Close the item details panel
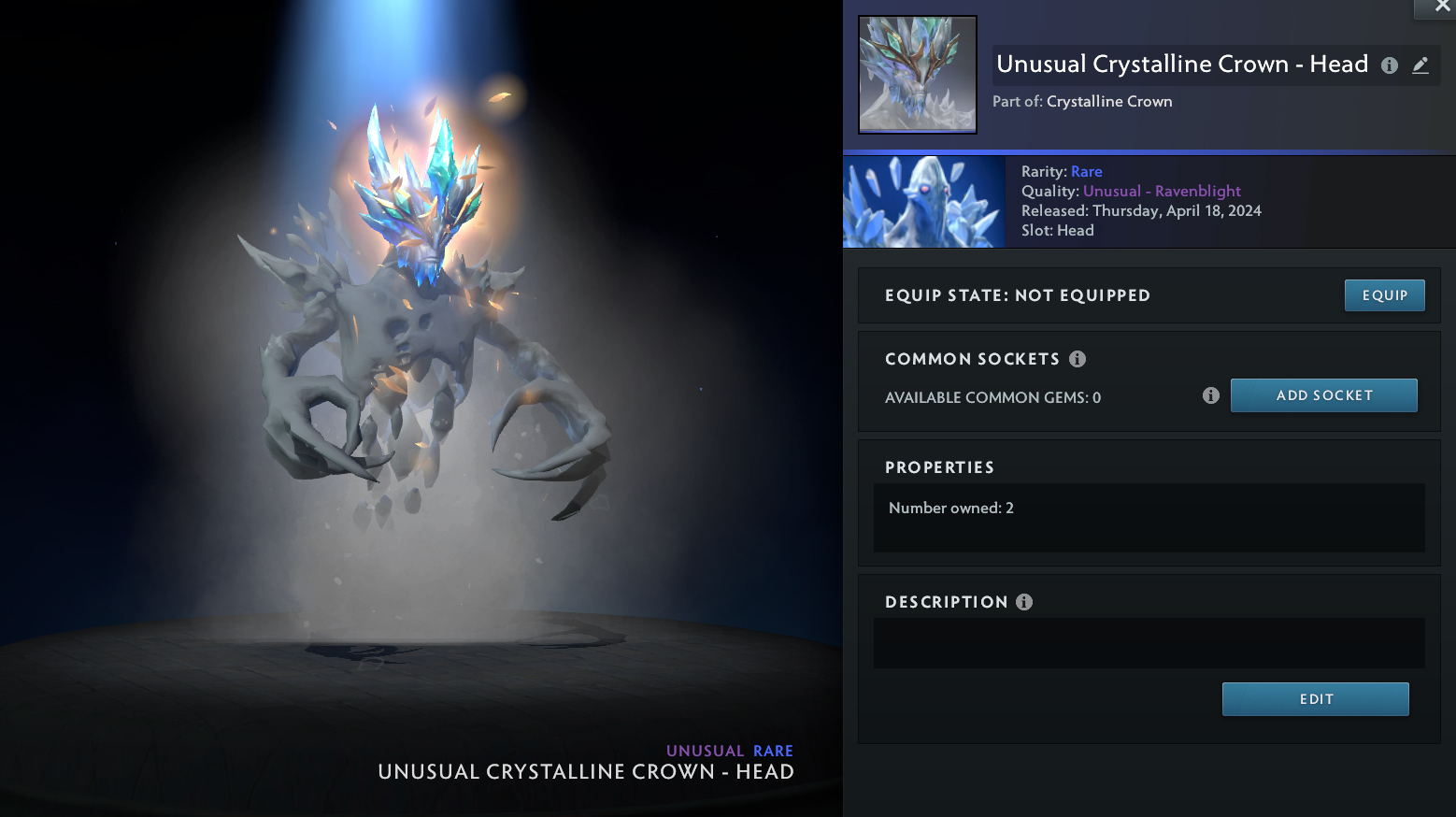This screenshot has width=1456, height=817. tap(1442, 7)
